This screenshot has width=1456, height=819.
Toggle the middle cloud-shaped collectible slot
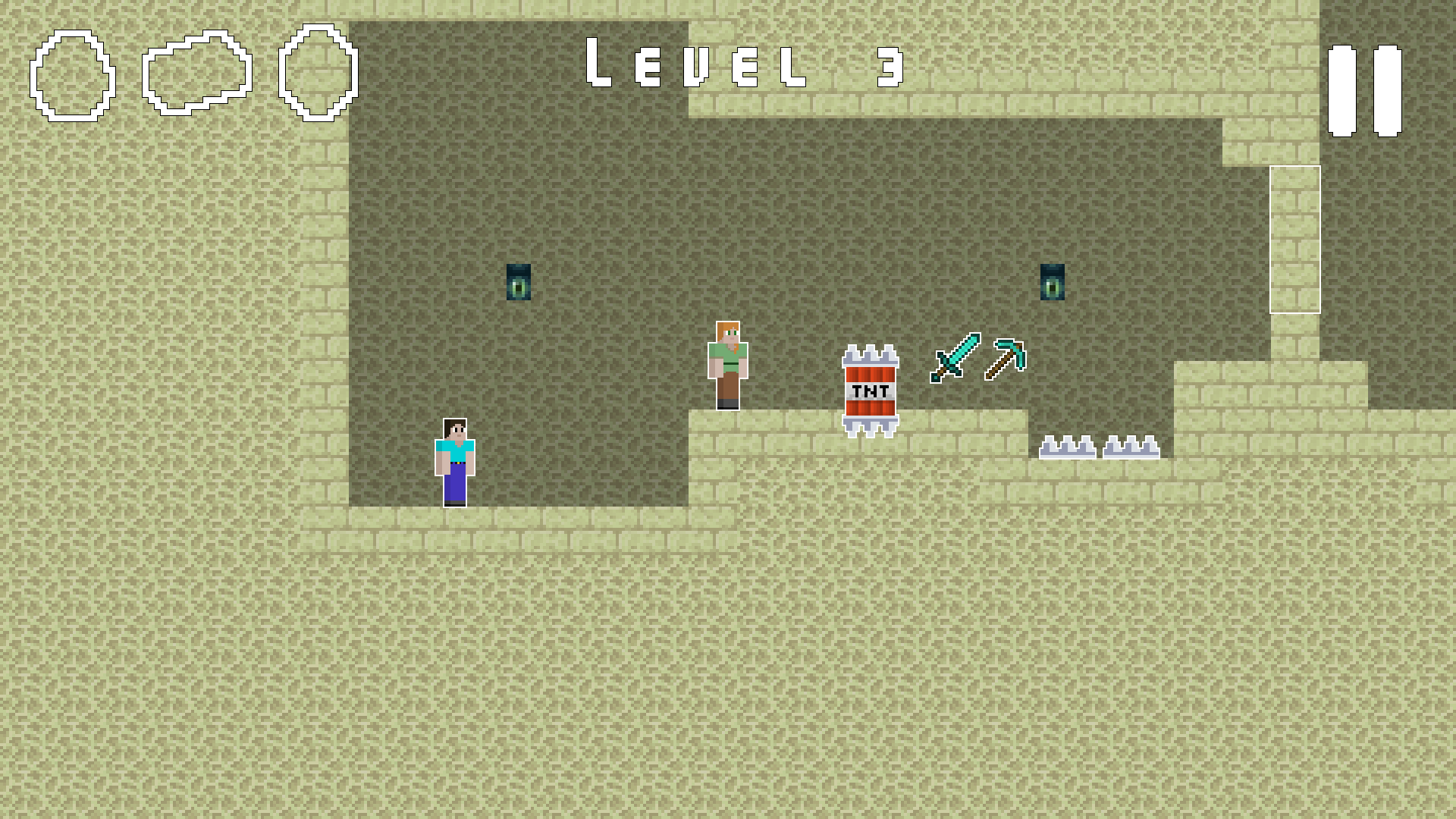197,72
